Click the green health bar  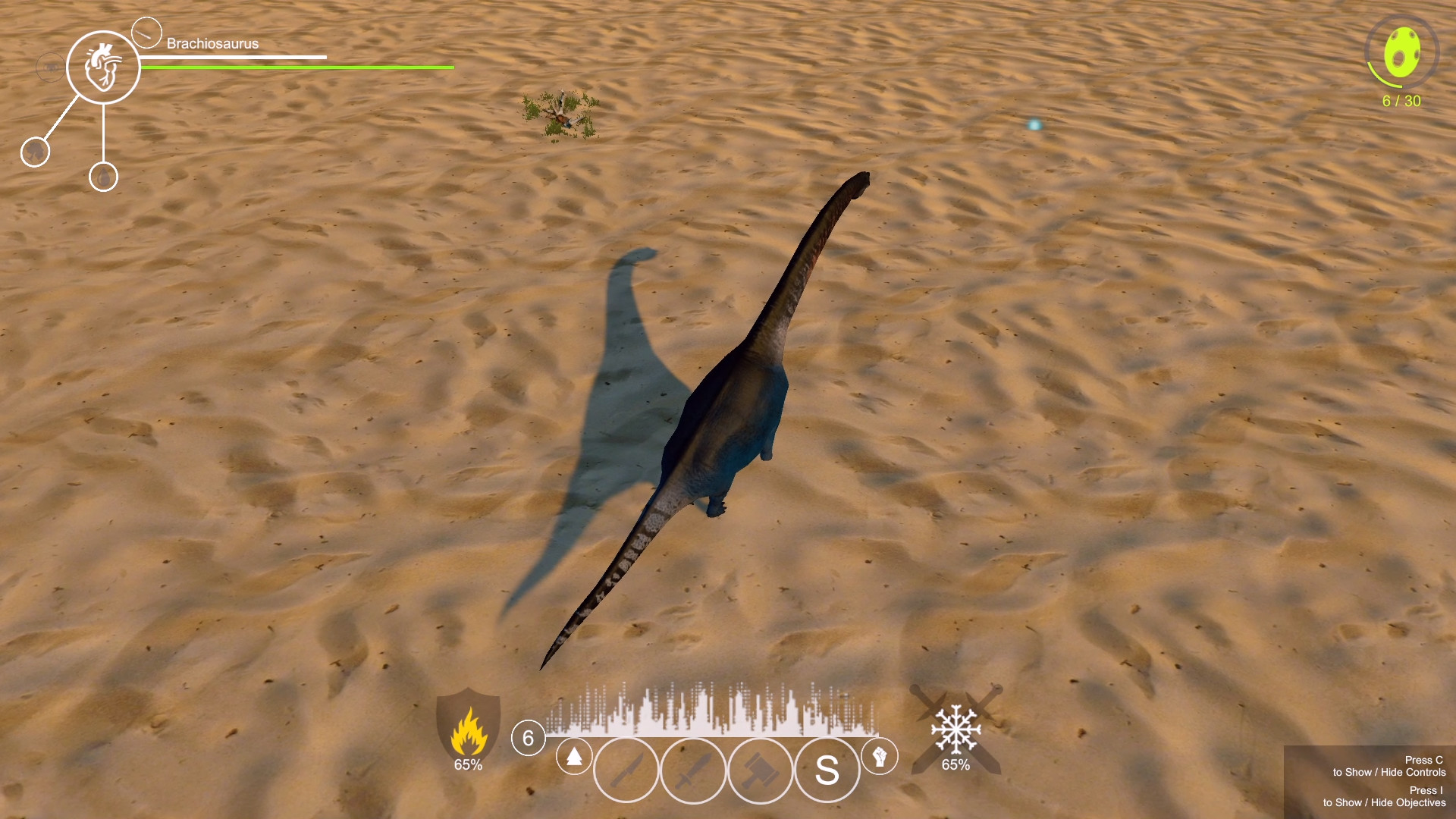click(296, 67)
